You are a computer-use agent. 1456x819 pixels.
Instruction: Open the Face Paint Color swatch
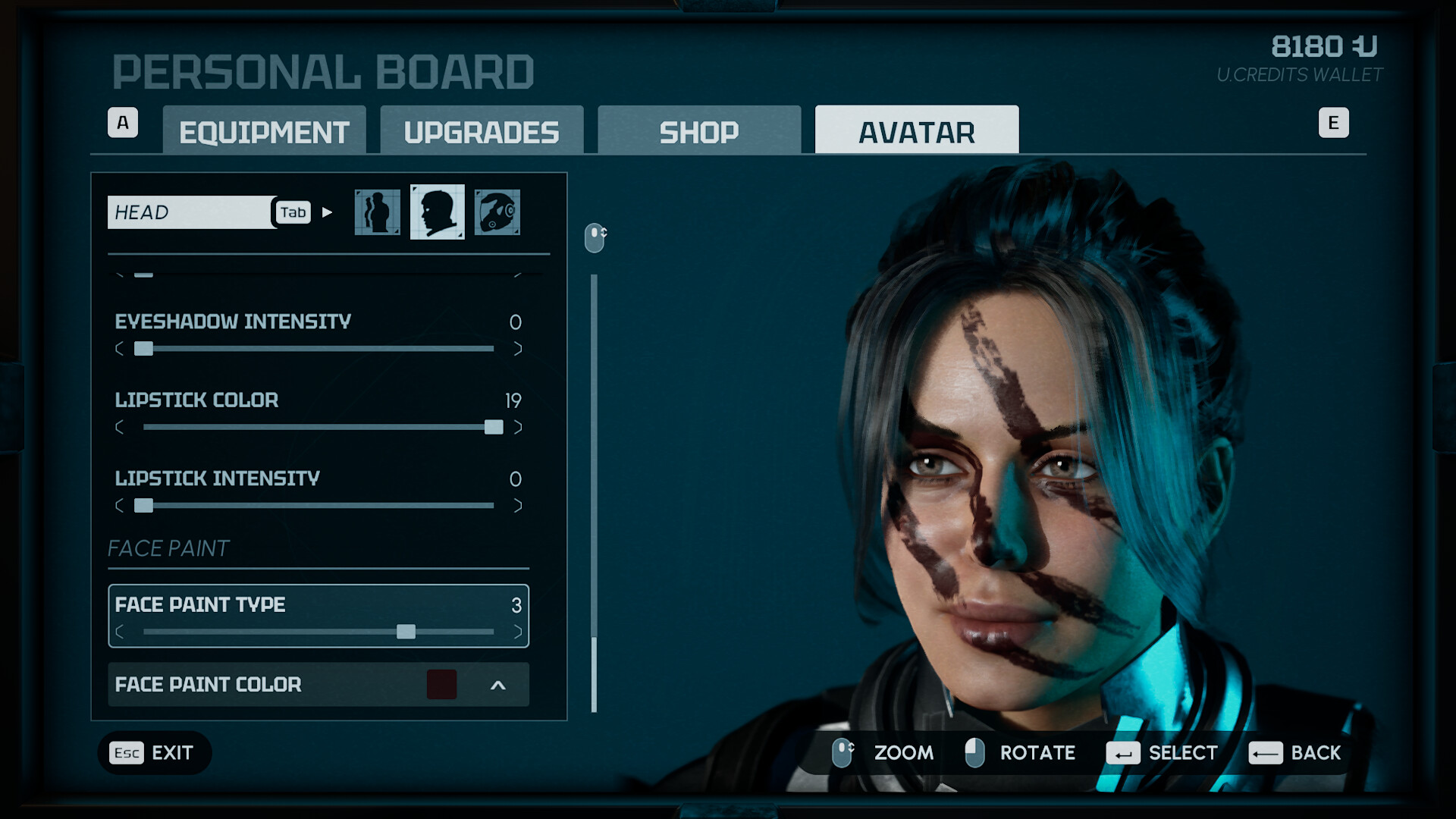pyautogui.click(x=441, y=685)
